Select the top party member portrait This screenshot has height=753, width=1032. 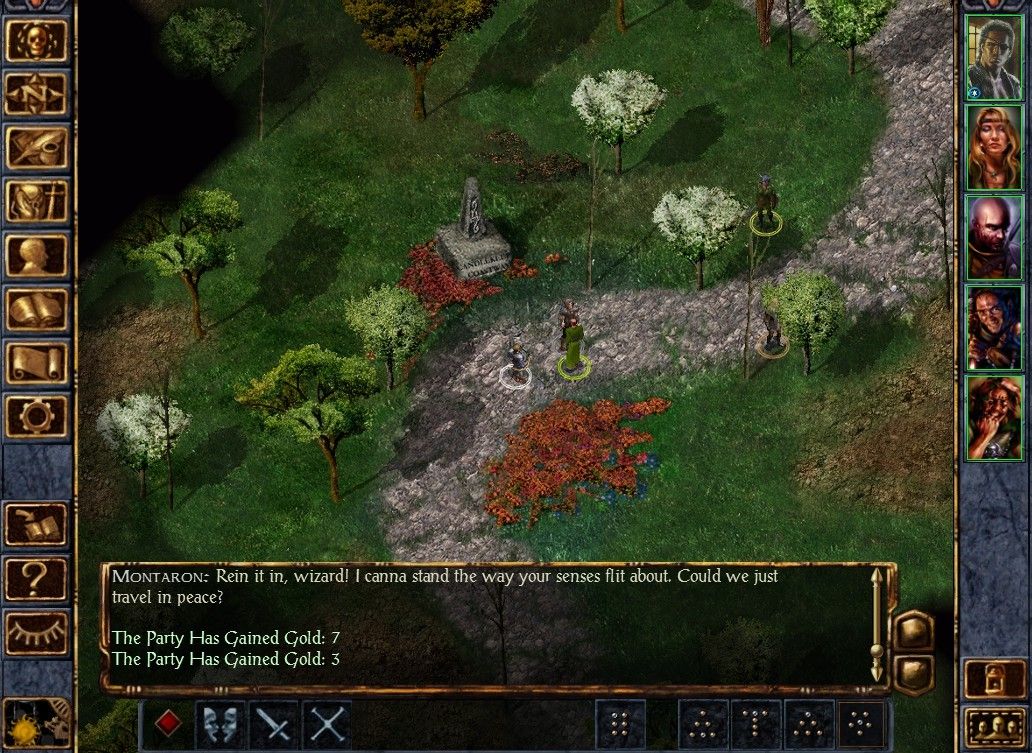994,57
